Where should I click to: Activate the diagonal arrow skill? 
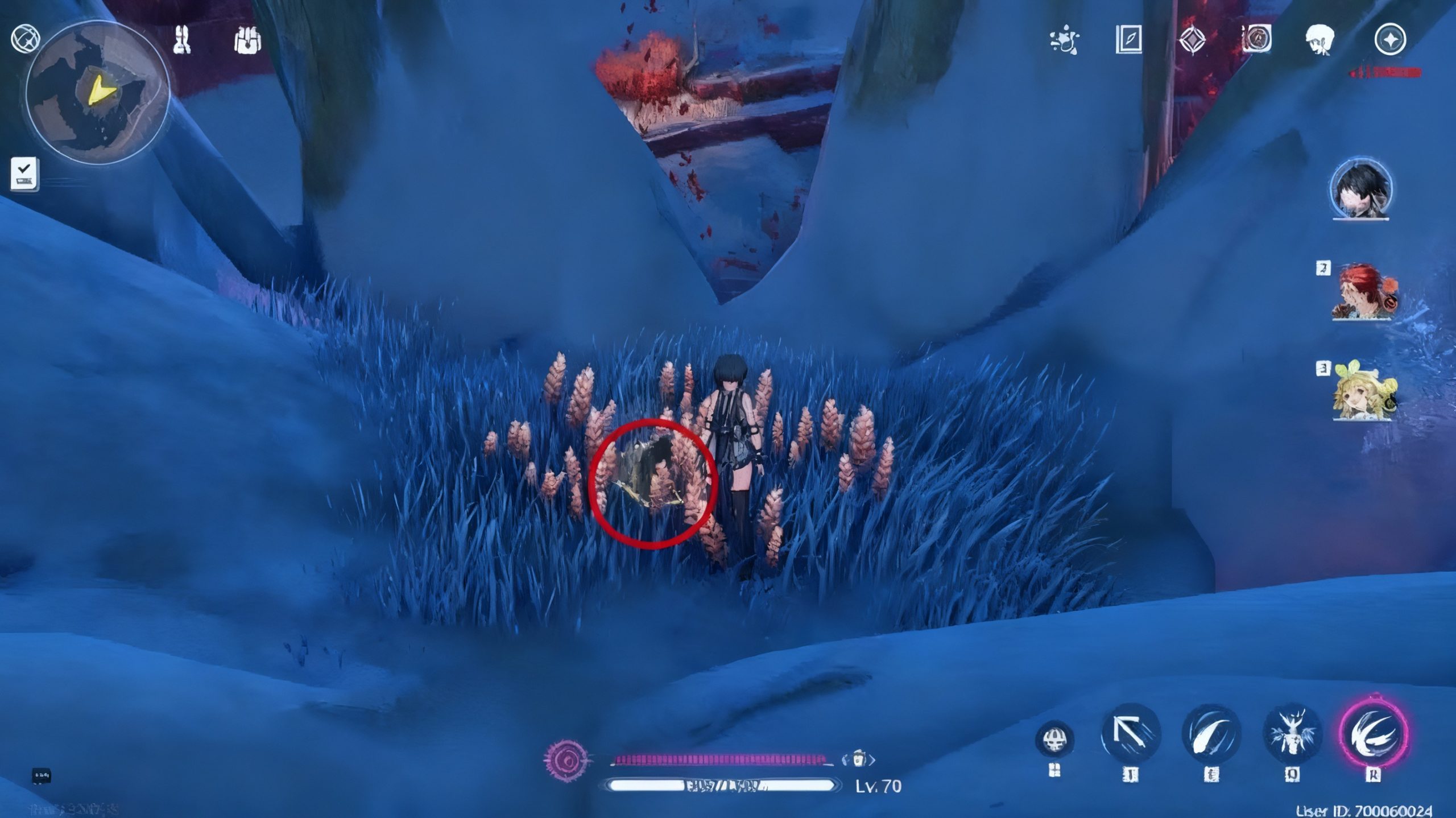coord(1131,734)
